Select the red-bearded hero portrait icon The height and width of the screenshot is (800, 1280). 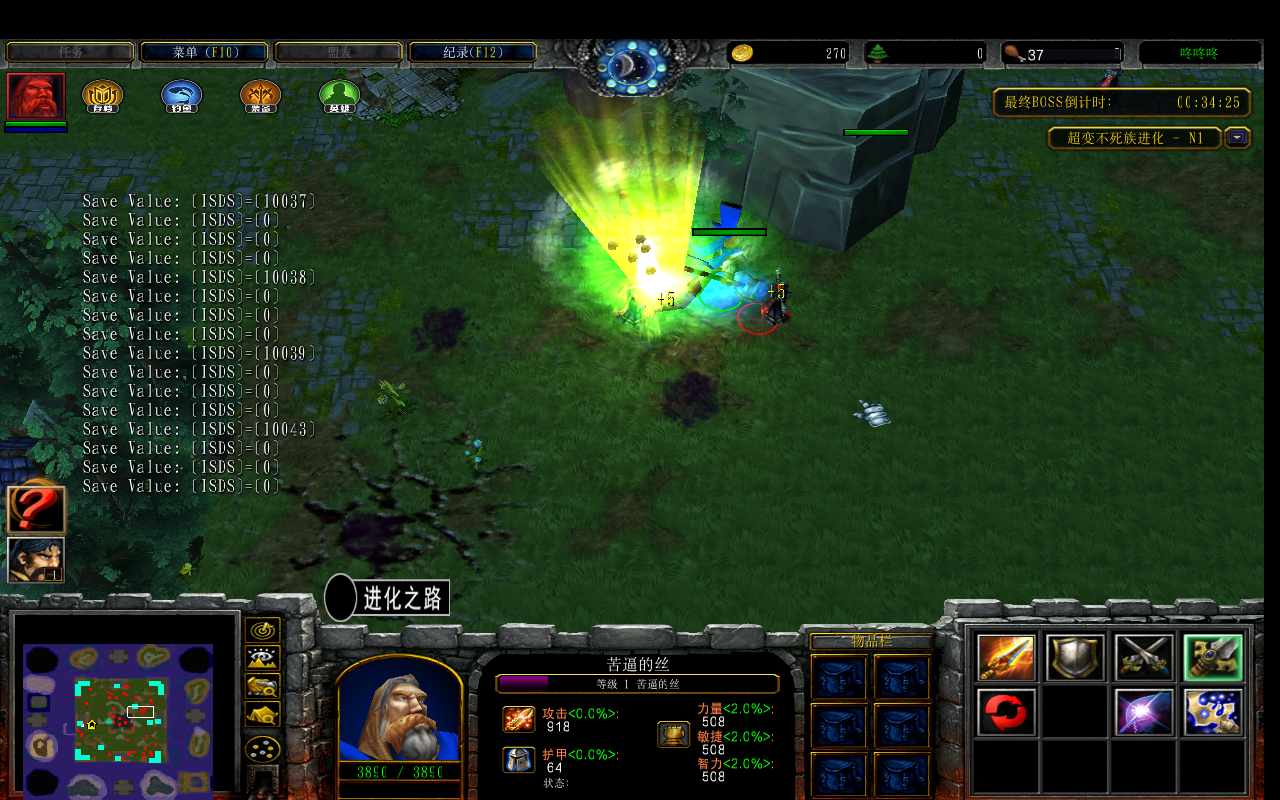36,96
